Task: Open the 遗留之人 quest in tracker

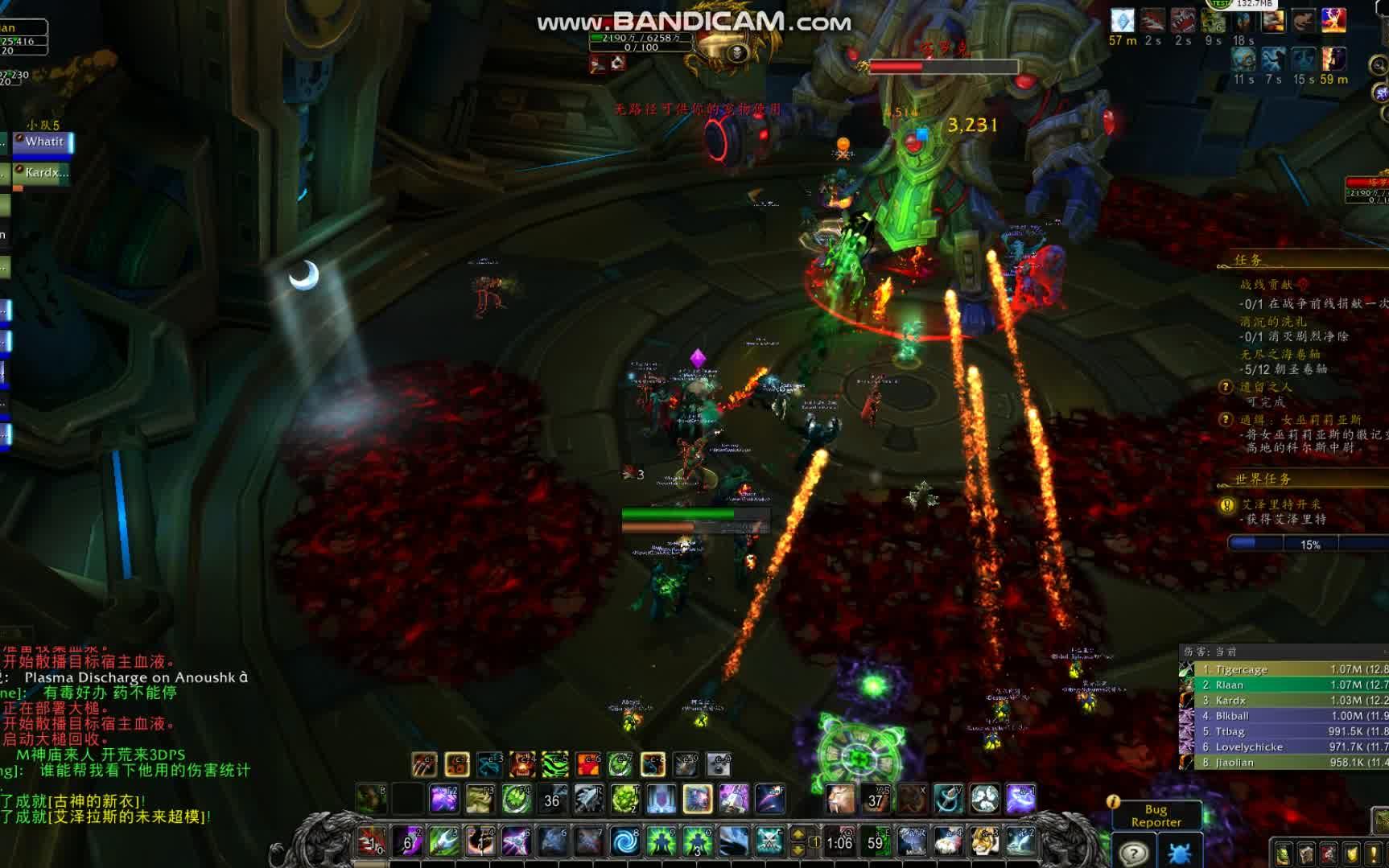Action: (1266, 387)
